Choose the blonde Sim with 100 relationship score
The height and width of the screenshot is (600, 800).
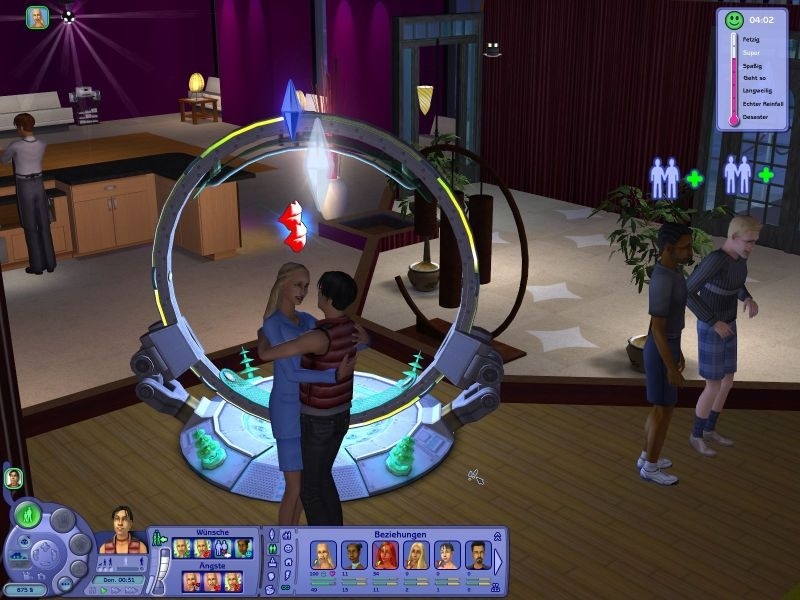pos(324,555)
